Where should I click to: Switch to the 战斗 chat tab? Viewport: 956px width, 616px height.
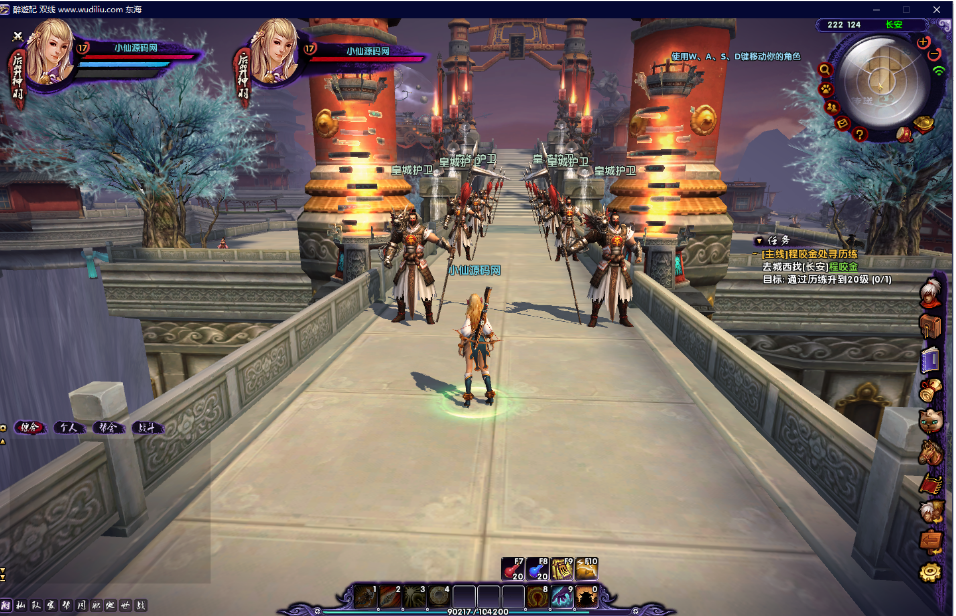tap(147, 427)
